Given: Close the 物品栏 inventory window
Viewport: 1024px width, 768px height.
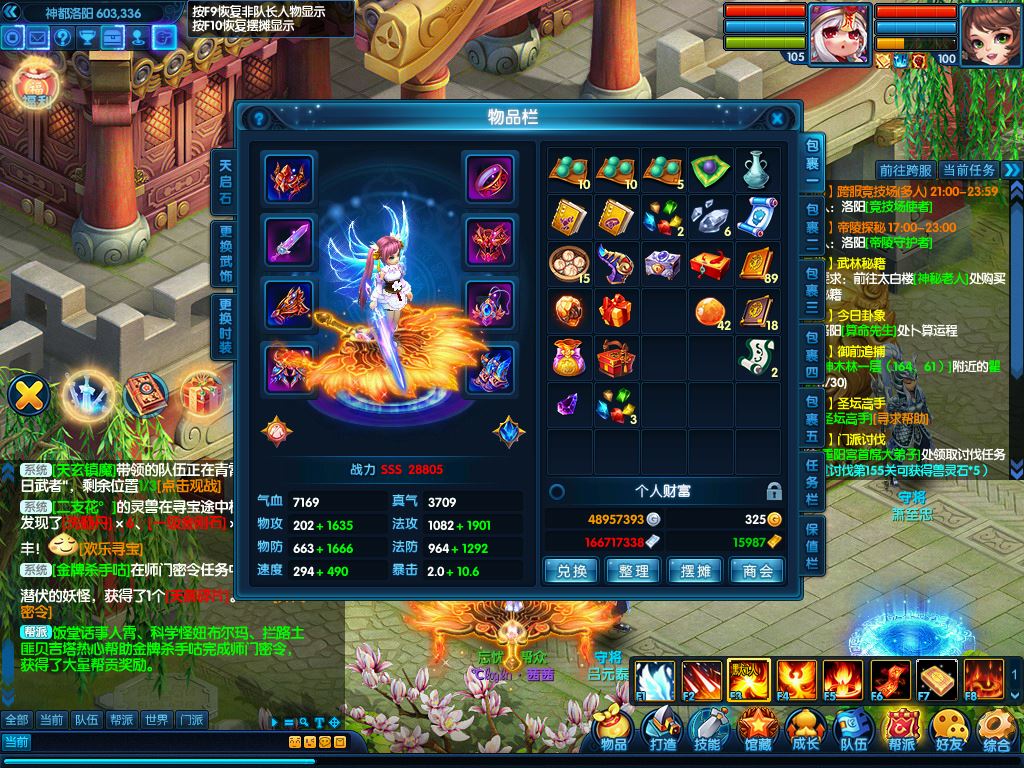Looking at the screenshot, I should (777, 118).
